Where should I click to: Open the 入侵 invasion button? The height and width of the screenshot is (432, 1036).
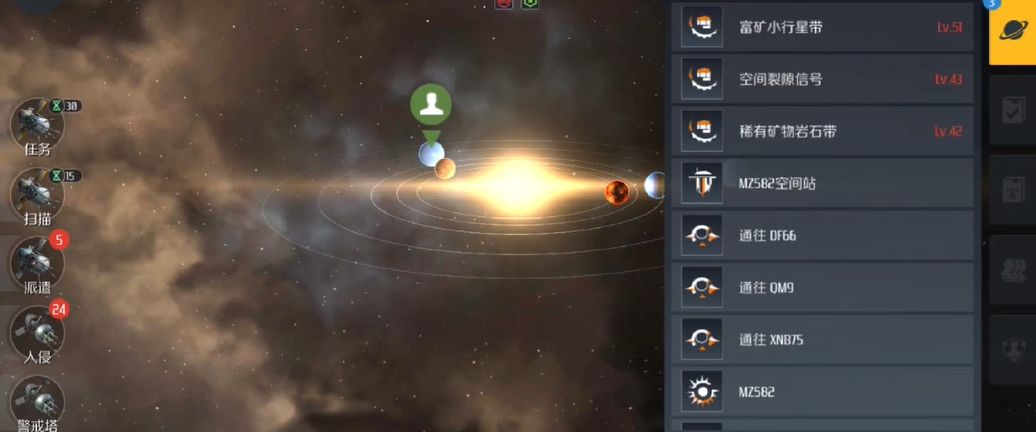(37, 335)
